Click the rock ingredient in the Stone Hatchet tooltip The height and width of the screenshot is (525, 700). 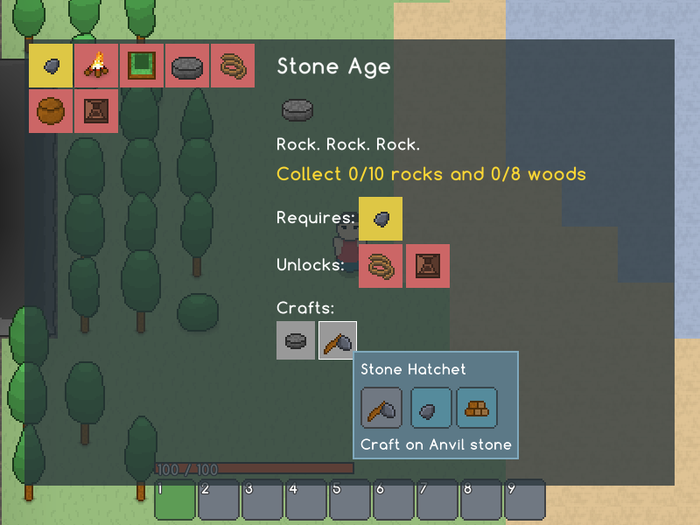[x=431, y=408]
